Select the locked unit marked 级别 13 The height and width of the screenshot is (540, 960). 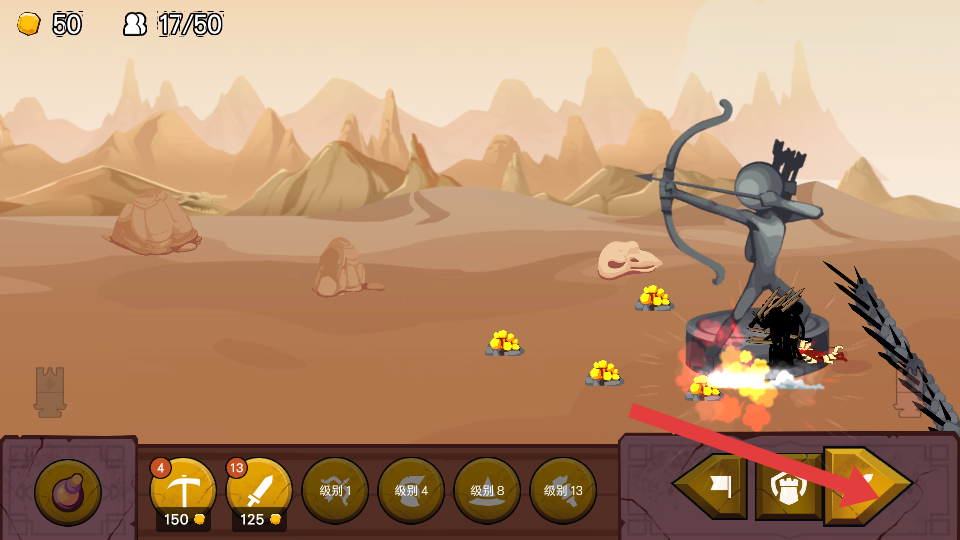[563, 490]
